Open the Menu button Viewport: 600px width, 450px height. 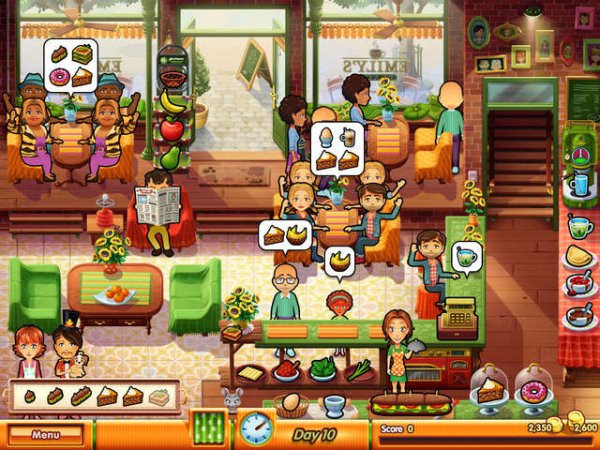[45, 435]
